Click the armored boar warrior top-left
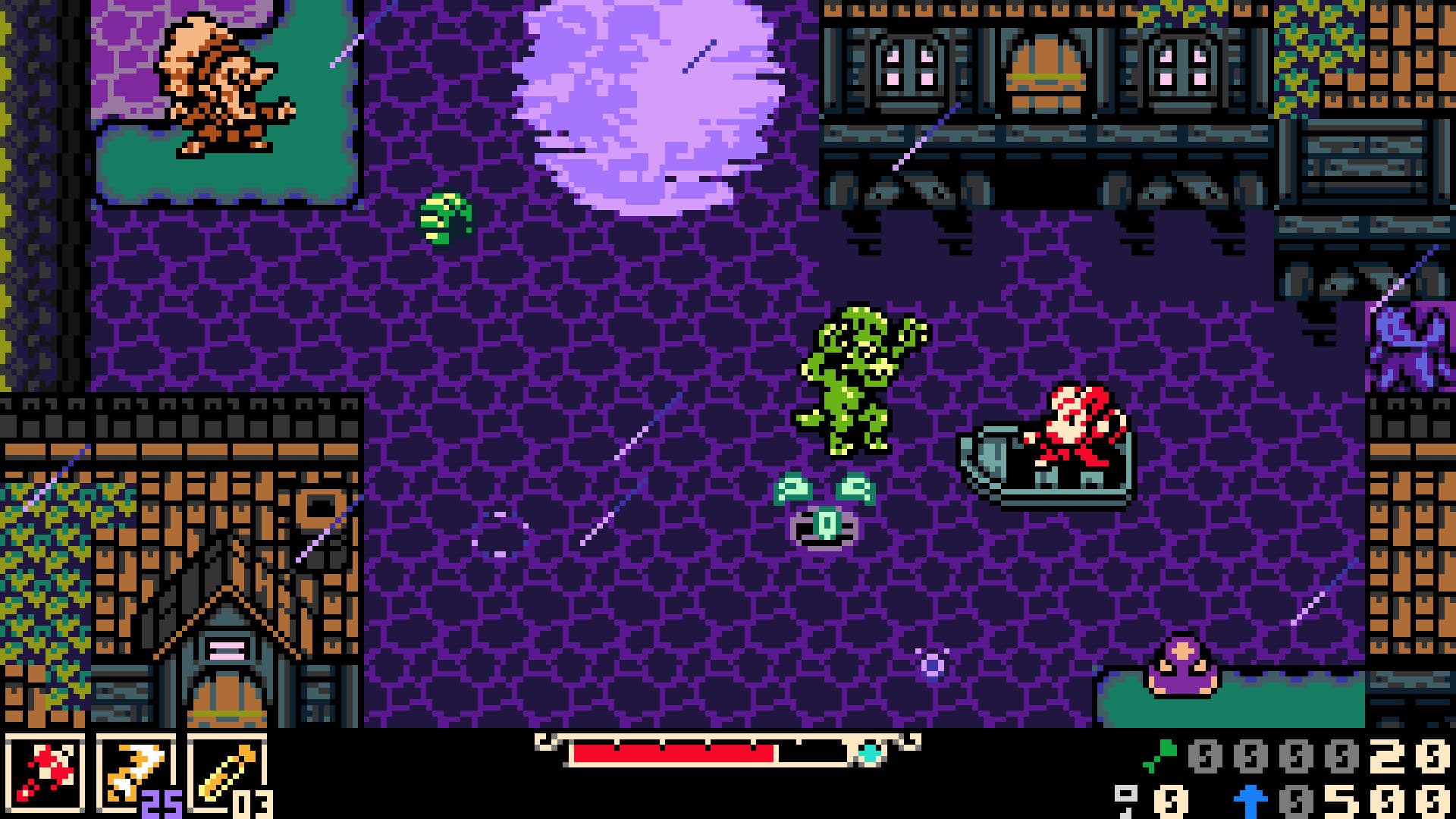 (x=220, y=83)
